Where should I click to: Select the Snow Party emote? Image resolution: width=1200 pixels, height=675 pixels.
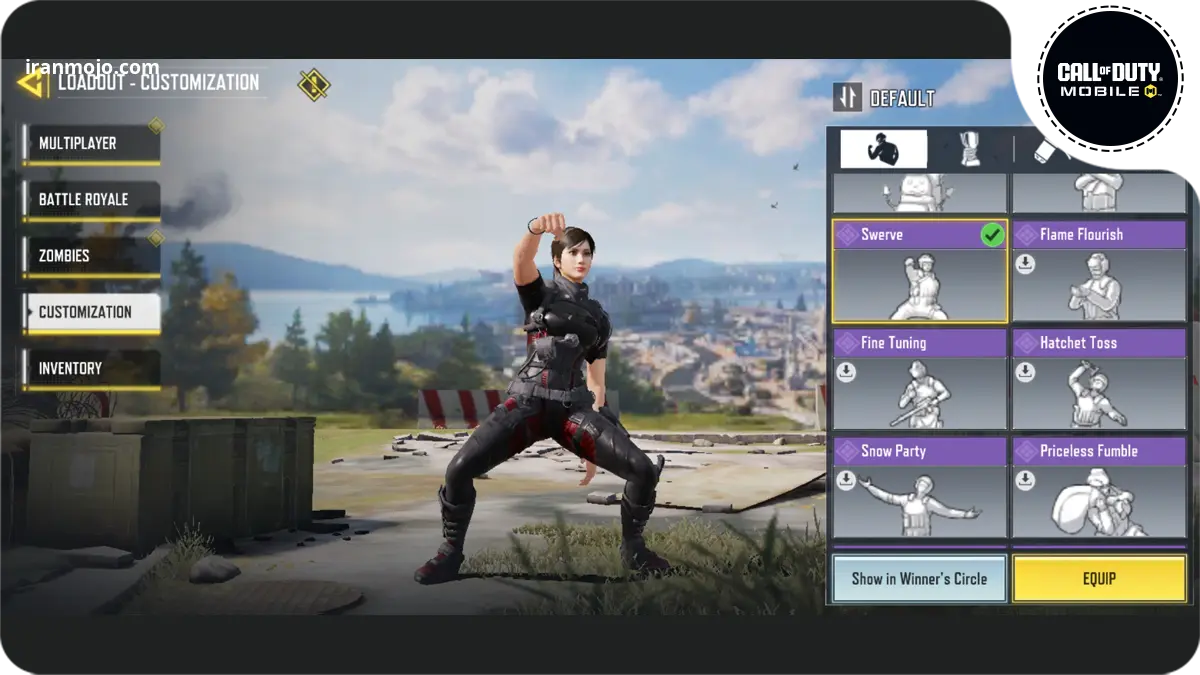click(919, 488)
